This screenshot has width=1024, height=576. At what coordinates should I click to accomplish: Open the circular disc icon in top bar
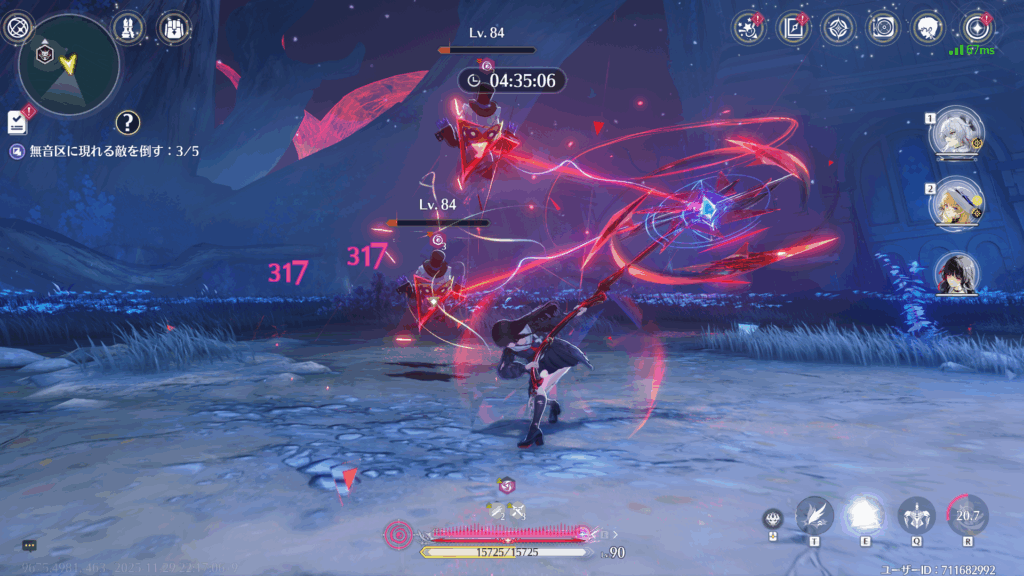[884, 27]
